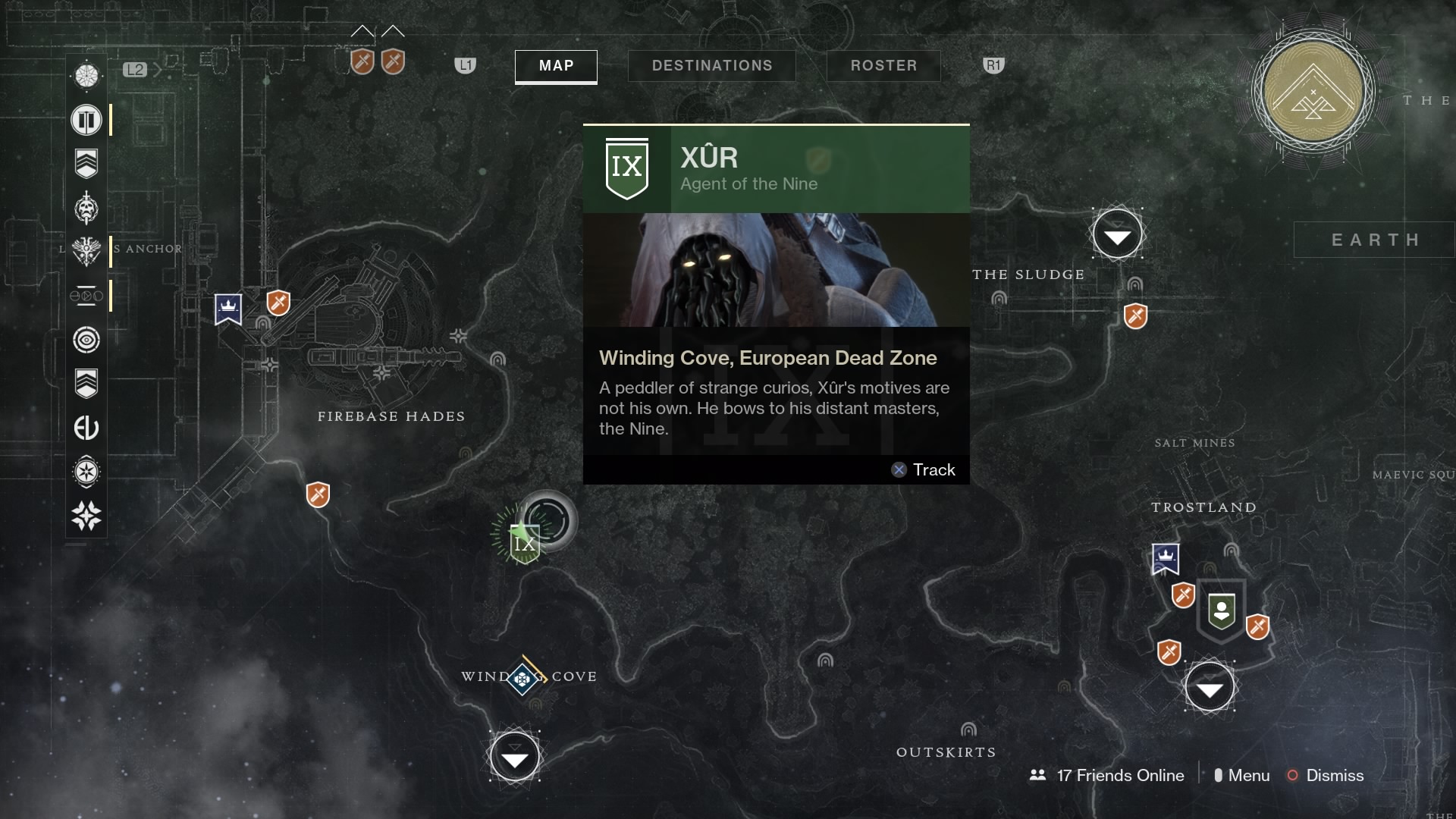Click the public event shield below Firebase Hades
Screen dimensions: 1456x819
(318, 495)
